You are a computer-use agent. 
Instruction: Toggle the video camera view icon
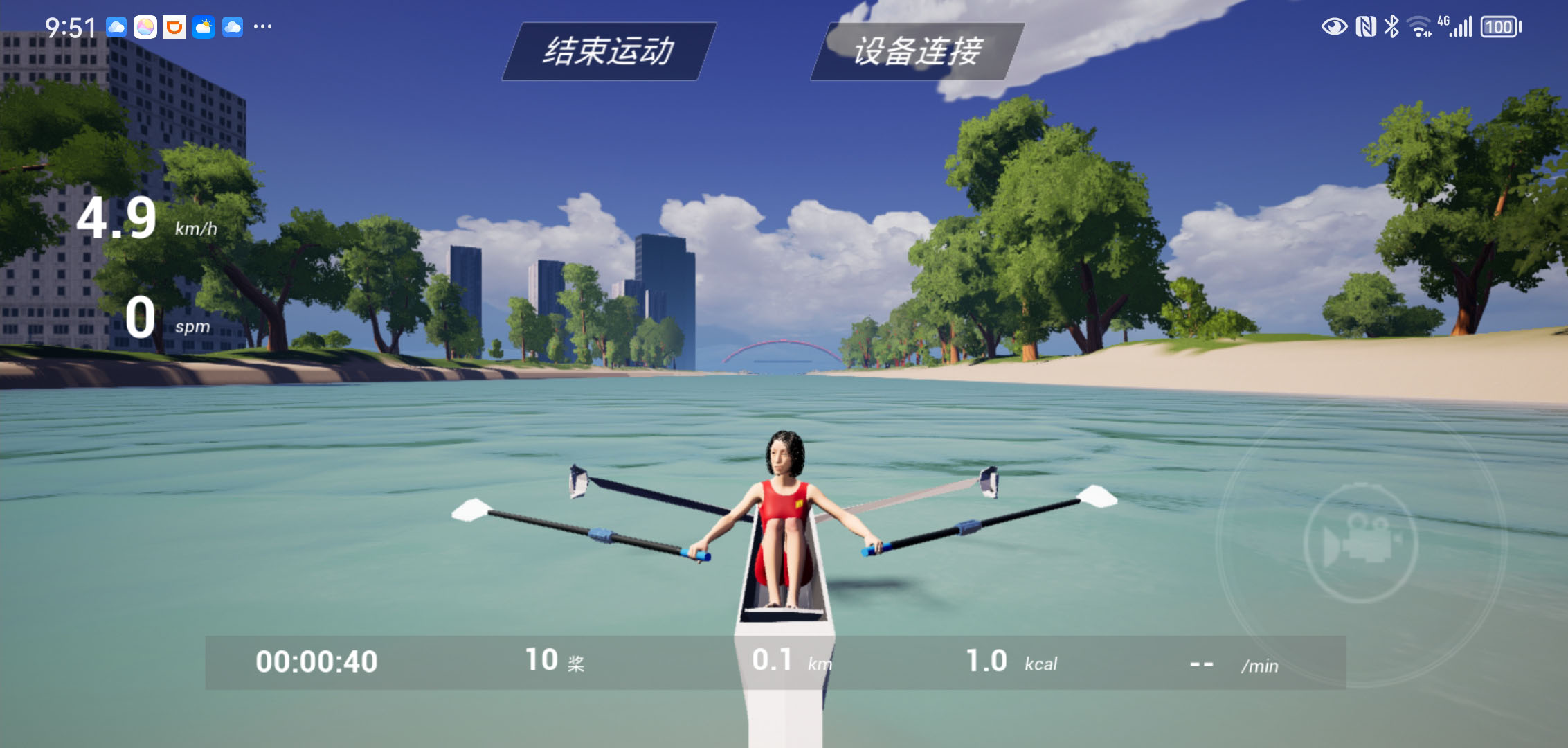[1361, 543]
